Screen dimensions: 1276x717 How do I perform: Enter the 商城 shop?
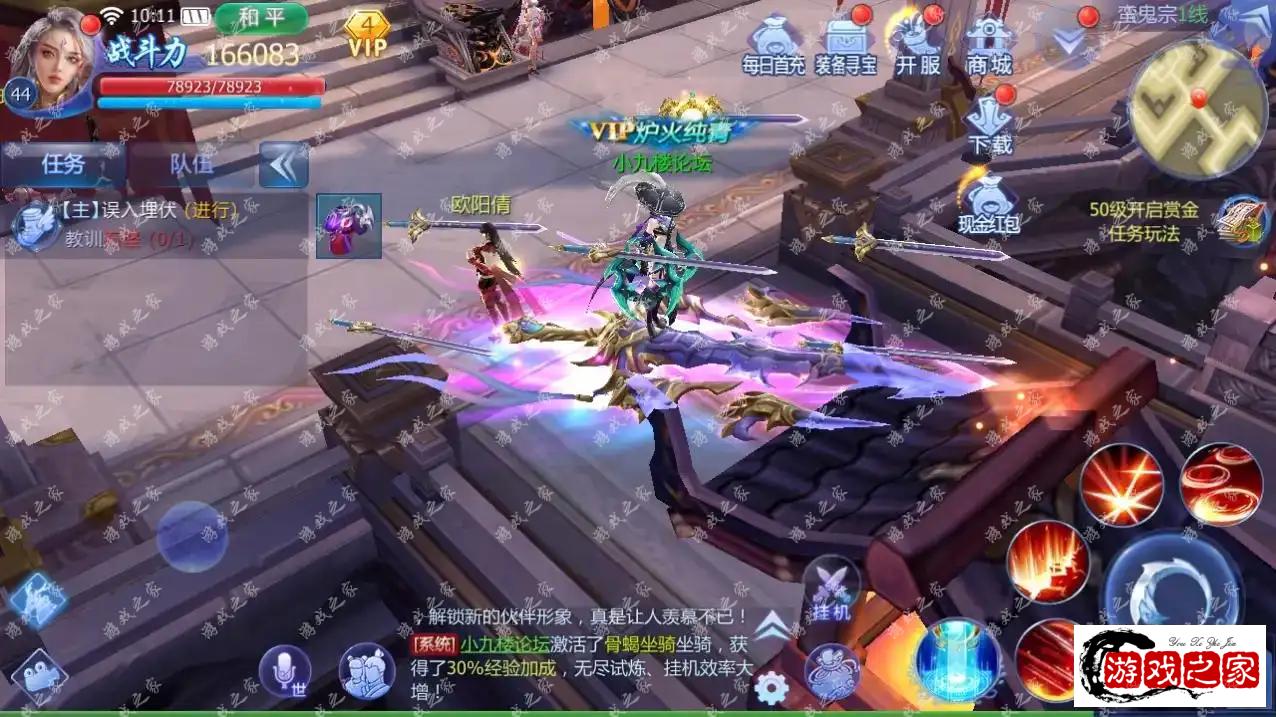(x=989, y=47)
